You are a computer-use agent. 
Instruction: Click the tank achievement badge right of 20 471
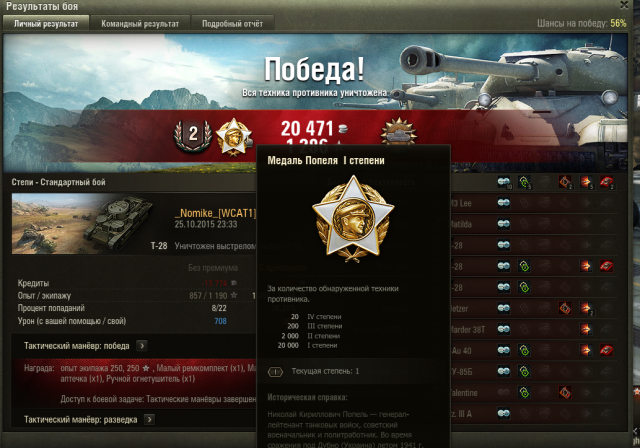(x=399, y=135)
